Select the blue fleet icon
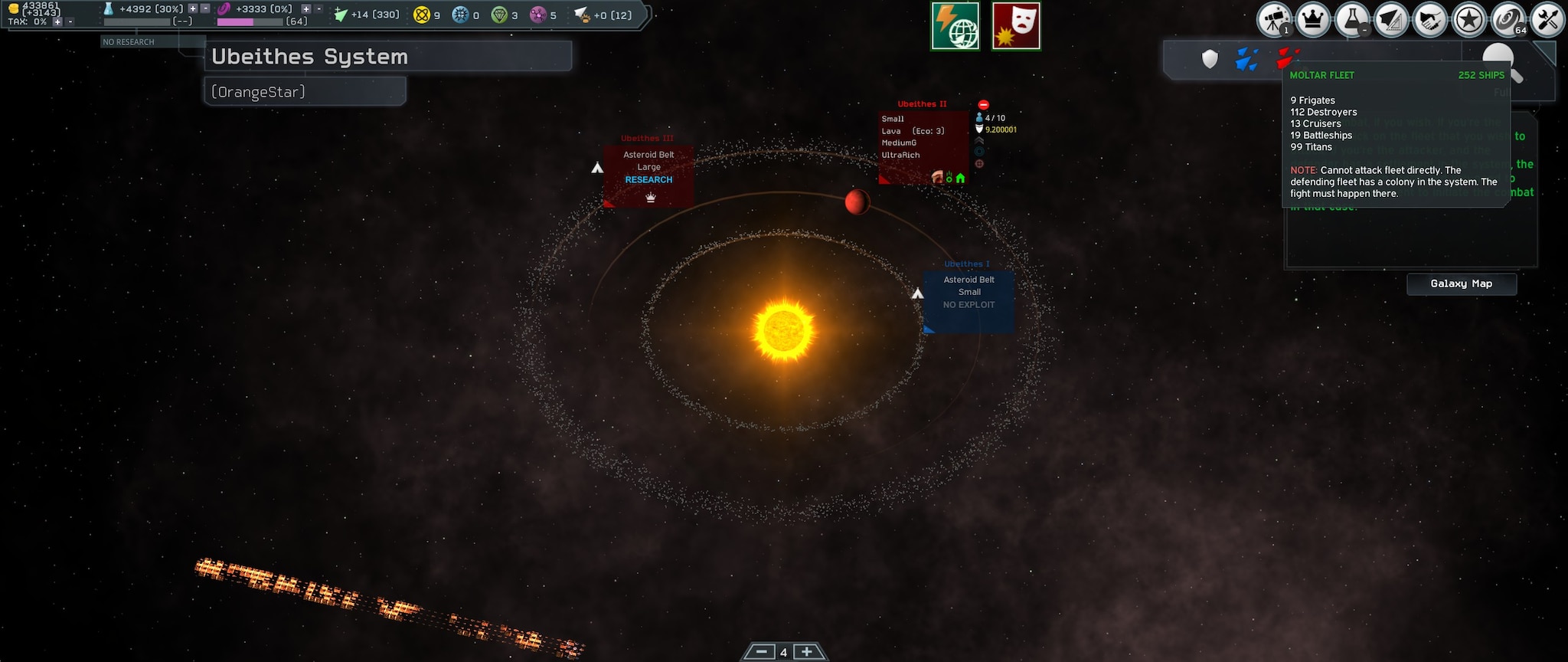Viewport: 1568px width, 662px height. point(1246,59)
